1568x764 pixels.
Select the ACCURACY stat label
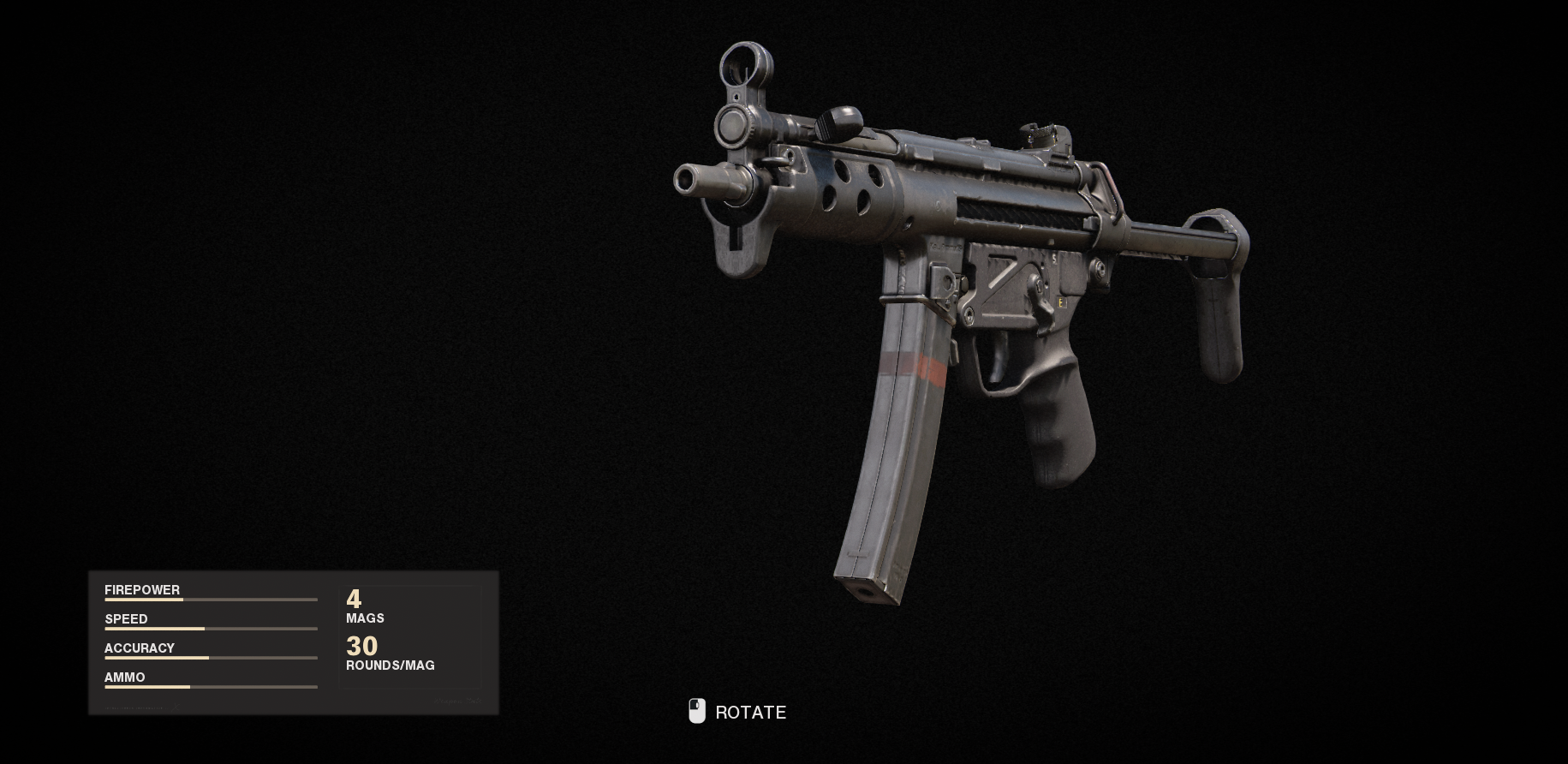[139, 648]
